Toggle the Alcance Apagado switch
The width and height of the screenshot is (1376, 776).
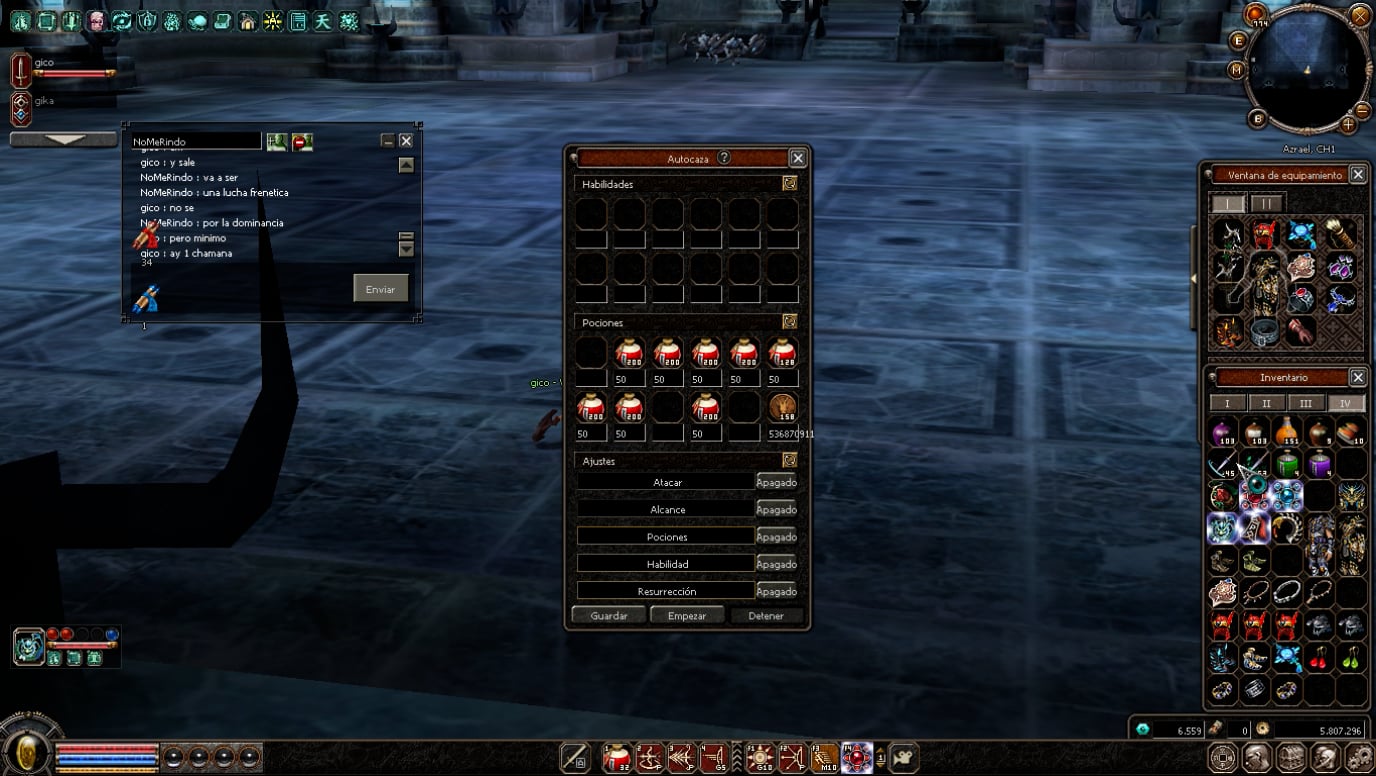[776, 509]
